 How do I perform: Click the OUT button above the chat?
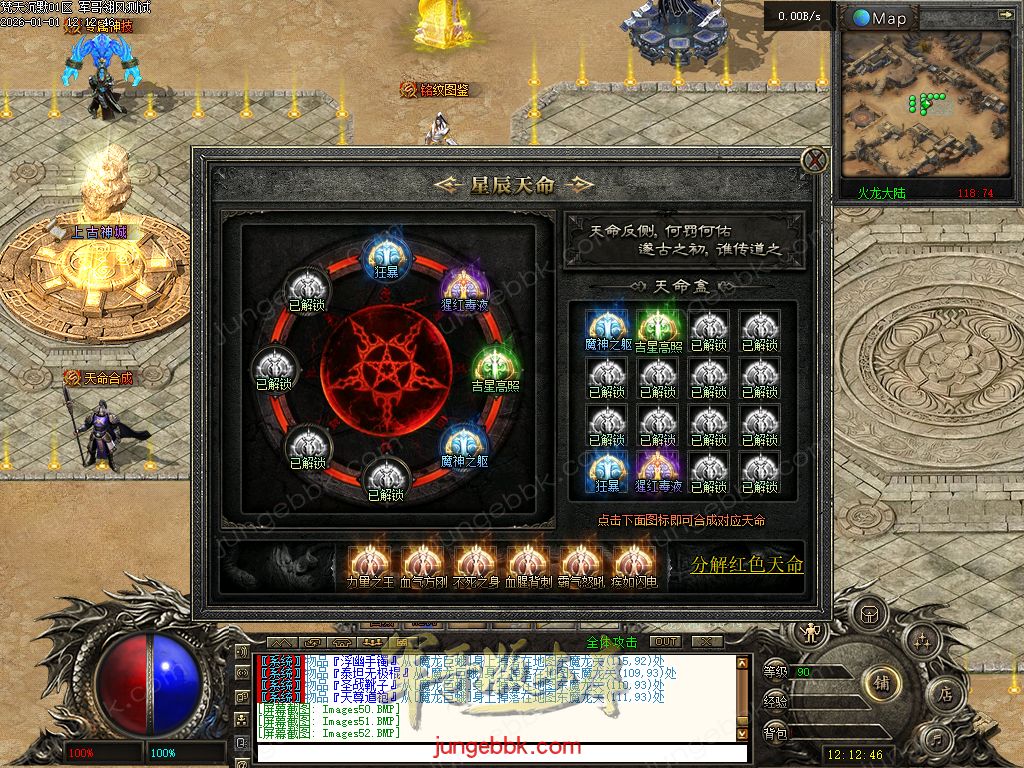pyautogui.click(x=665, y=641)
